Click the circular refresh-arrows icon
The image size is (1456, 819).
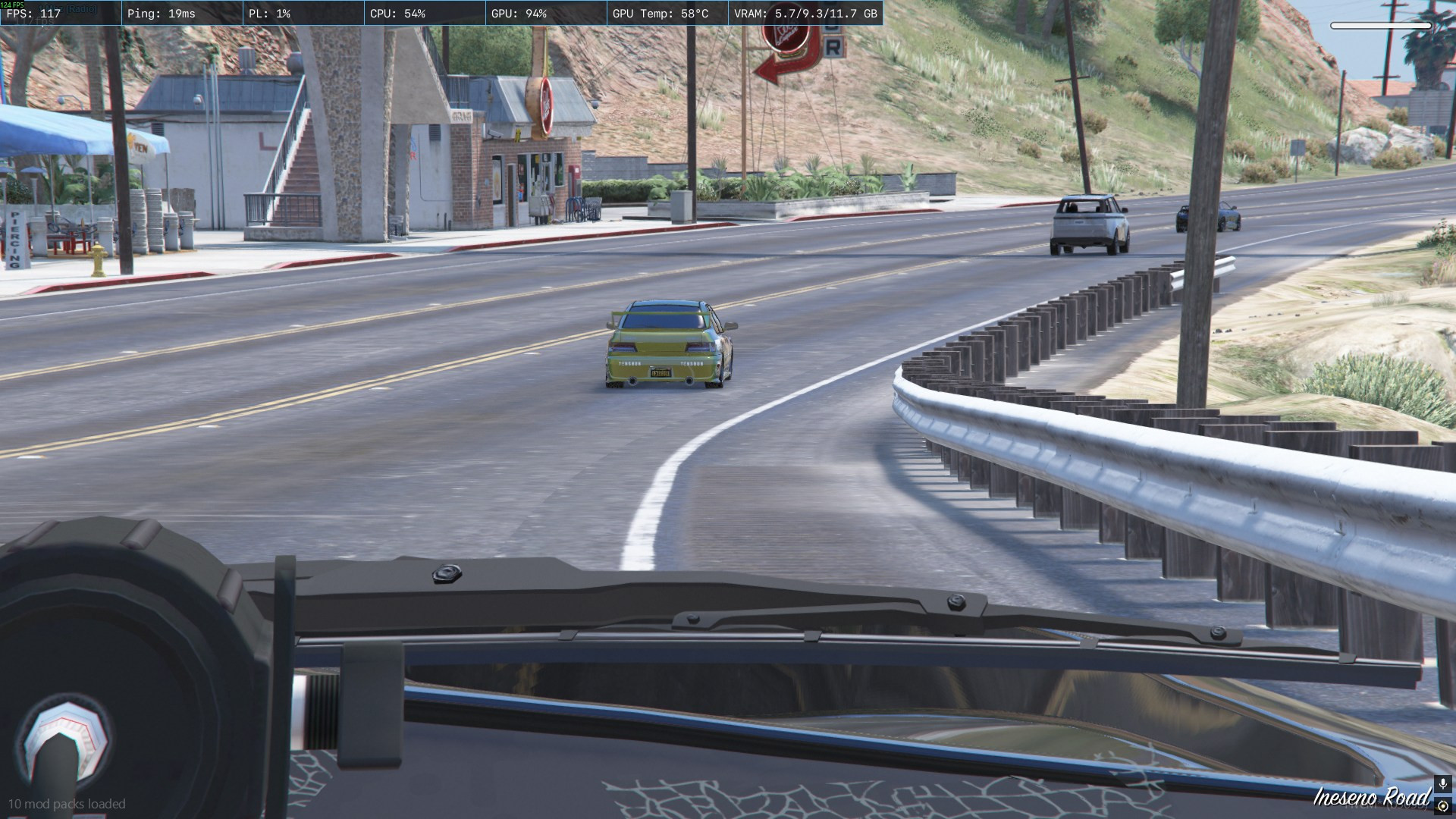(1443, 806)
